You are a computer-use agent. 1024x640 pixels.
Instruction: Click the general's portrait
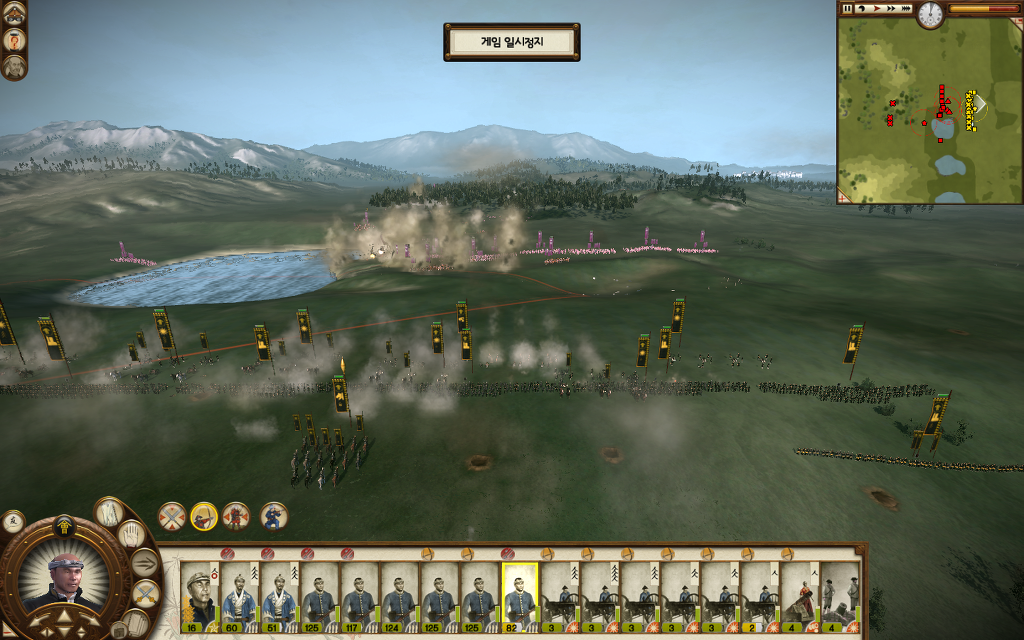pyautogui.click(x=64, y=578)
